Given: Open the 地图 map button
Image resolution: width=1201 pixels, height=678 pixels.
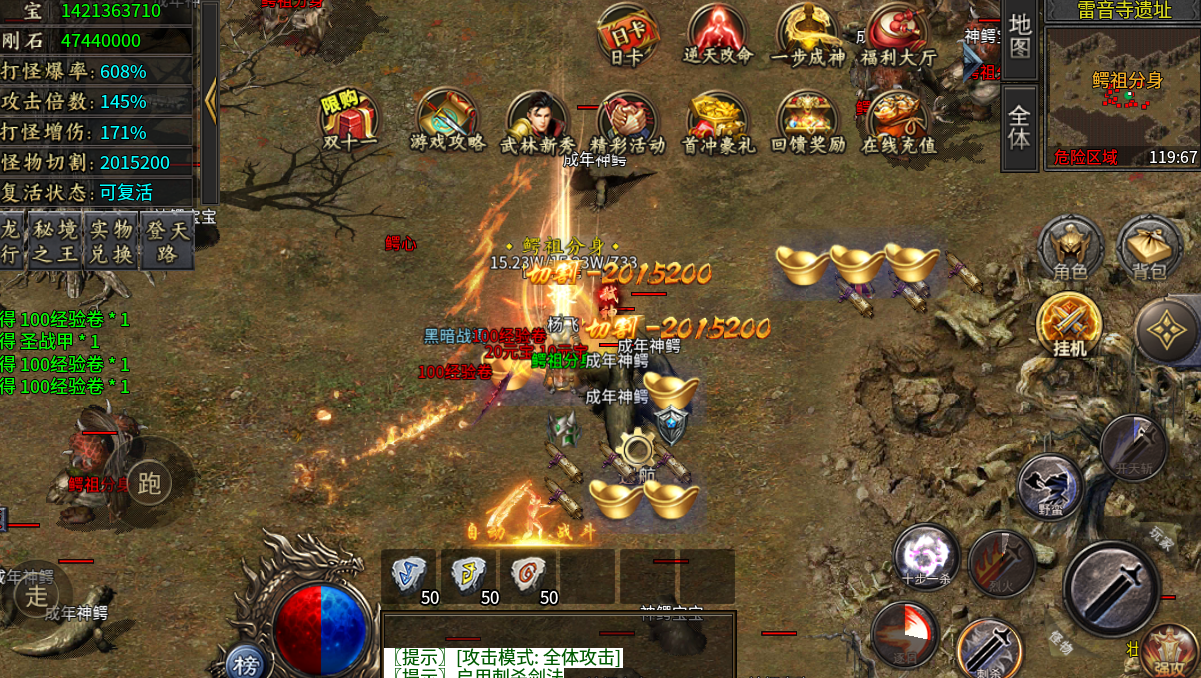Looking at the screenshot, I should (x=1019, y=36).
